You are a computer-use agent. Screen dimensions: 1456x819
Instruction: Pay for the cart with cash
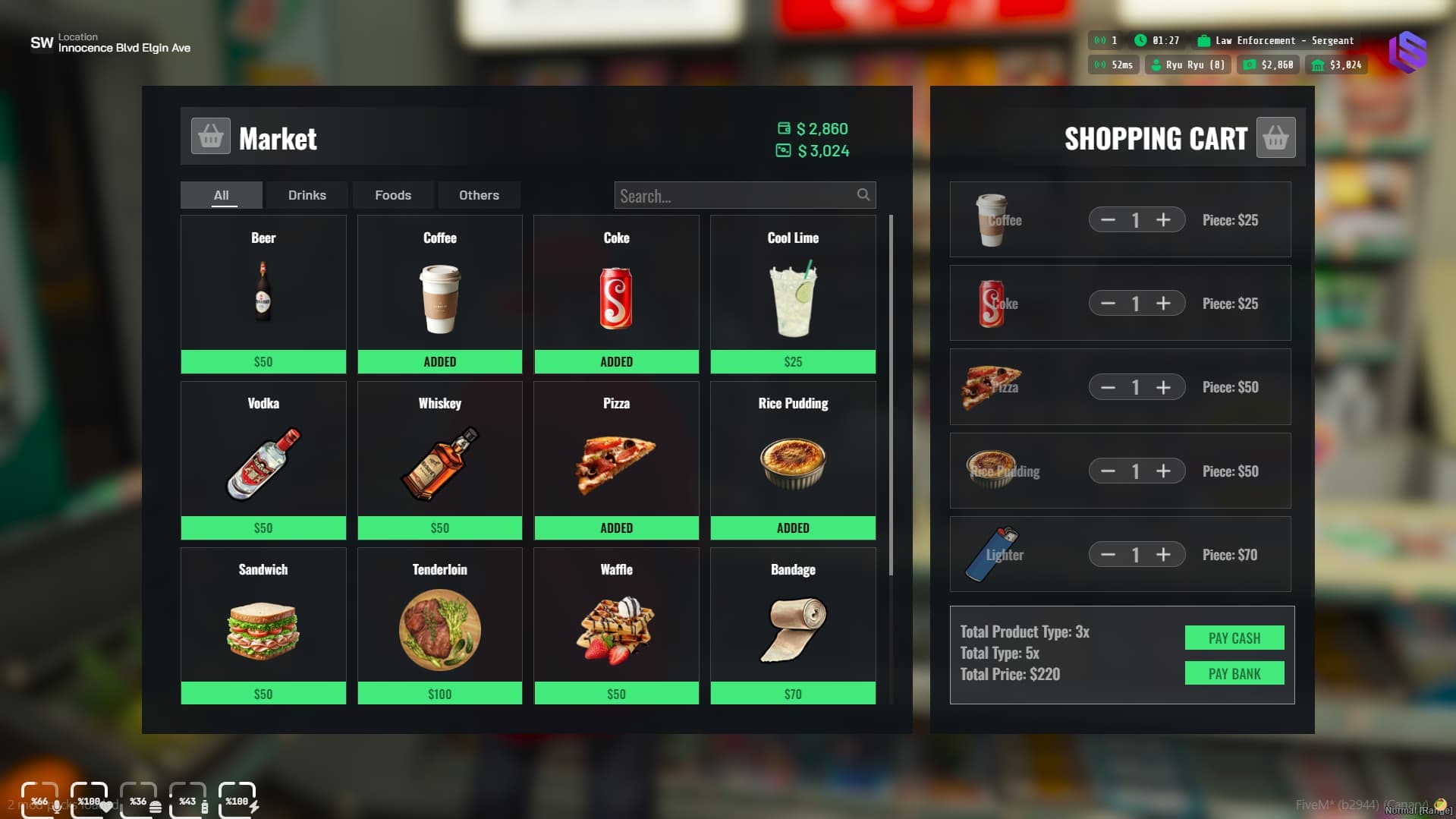click(1234, 638)
